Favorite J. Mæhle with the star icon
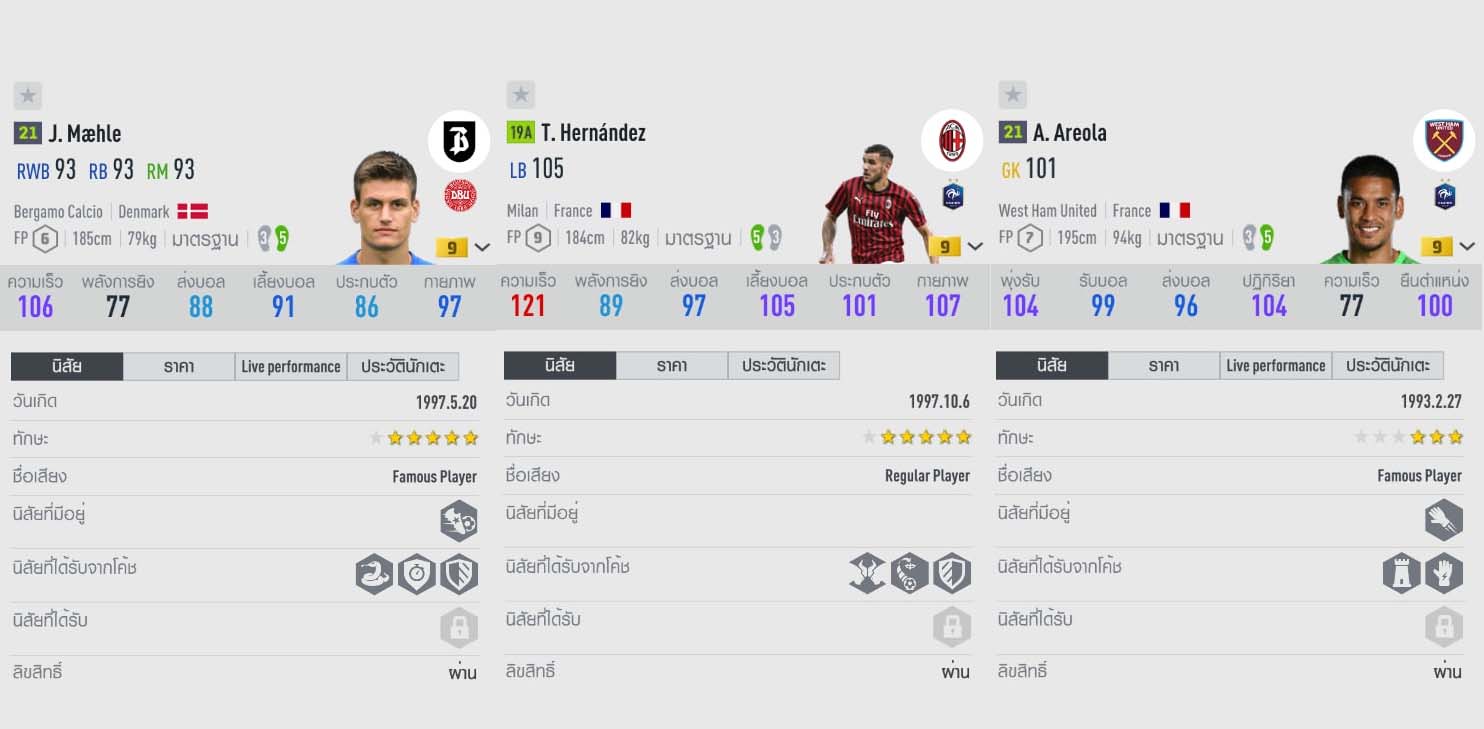The image size is (1484, 729). (x=28, y=96)
